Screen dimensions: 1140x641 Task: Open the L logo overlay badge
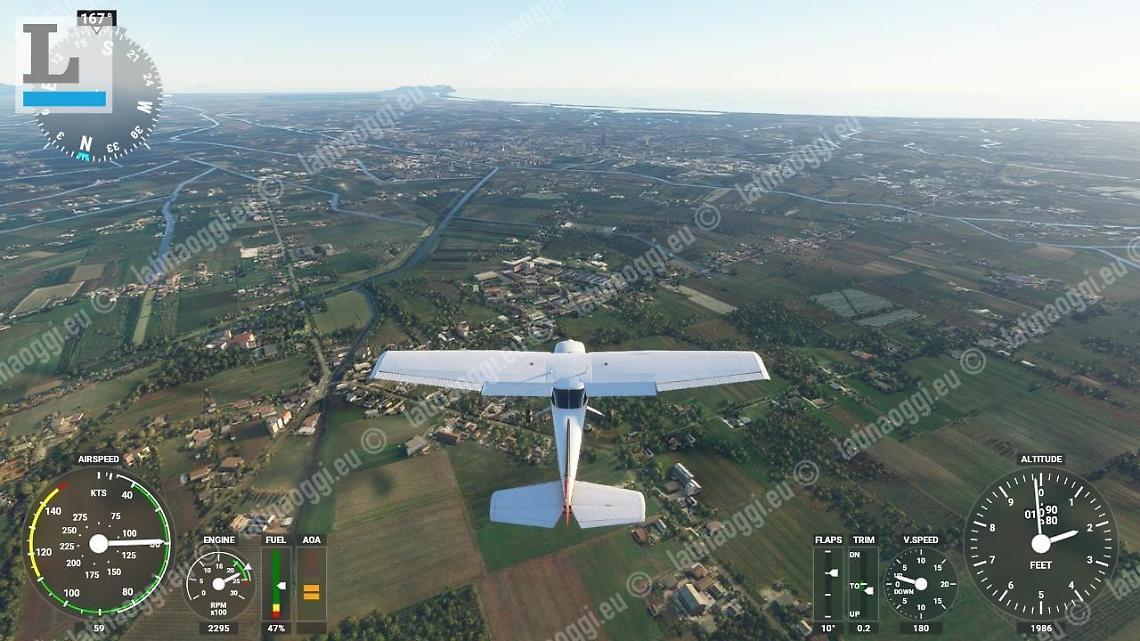pos(62,64)
